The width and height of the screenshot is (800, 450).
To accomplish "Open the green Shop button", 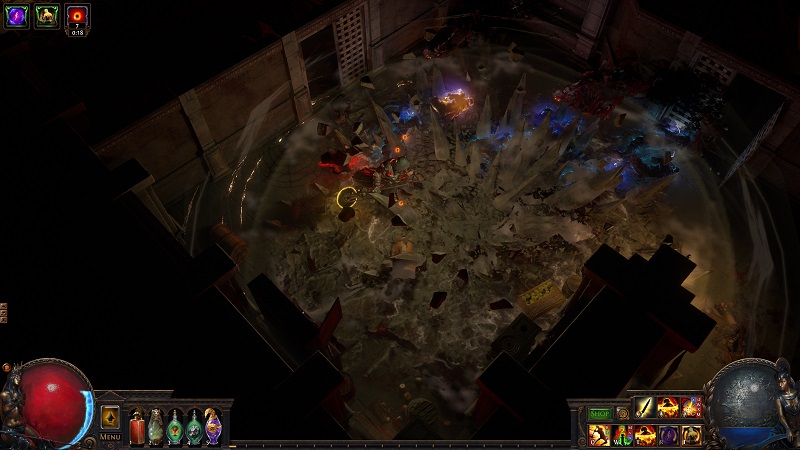I will [600, 413].
